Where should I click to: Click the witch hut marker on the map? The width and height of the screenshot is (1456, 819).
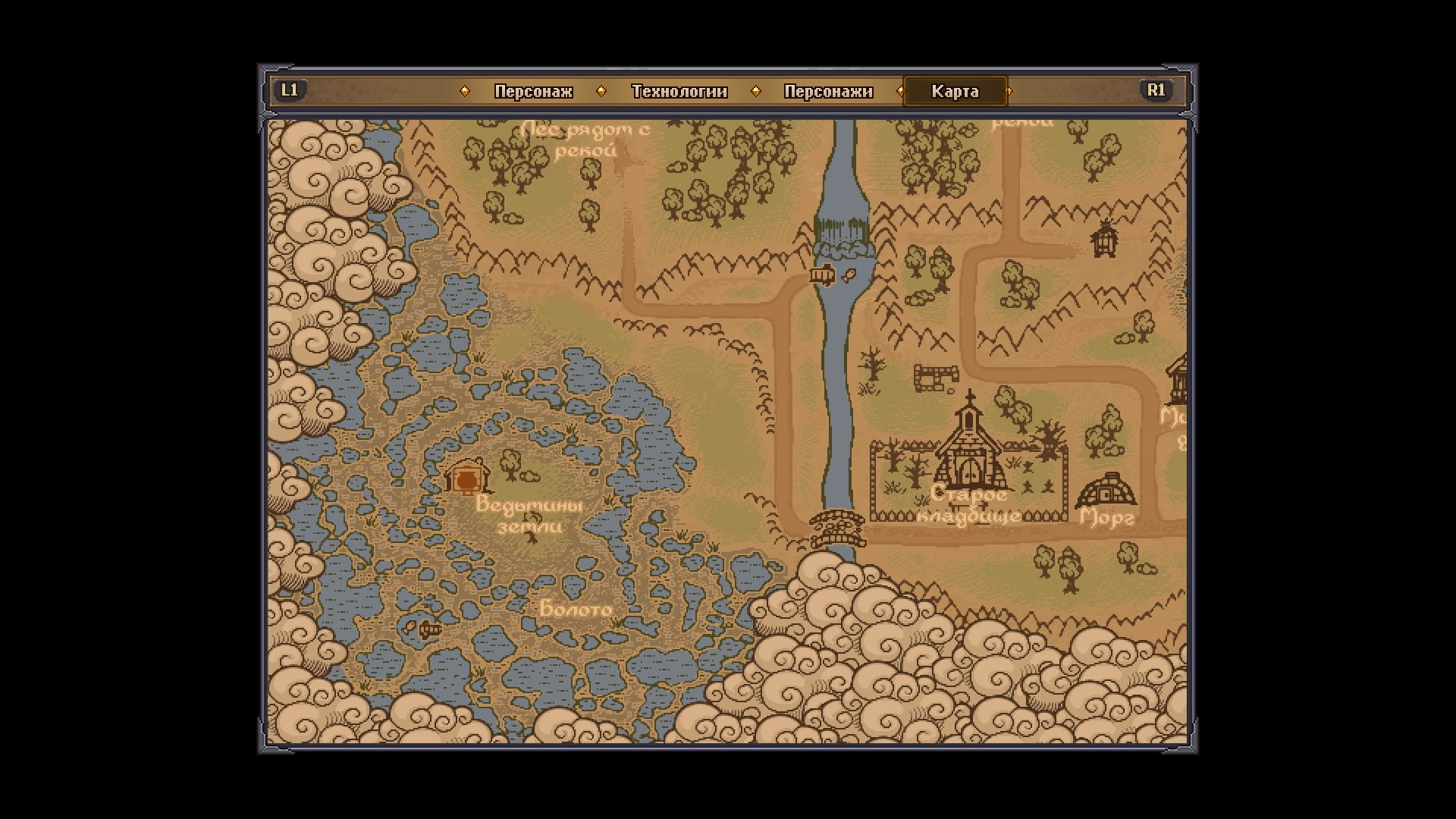[x=467, y=477]
